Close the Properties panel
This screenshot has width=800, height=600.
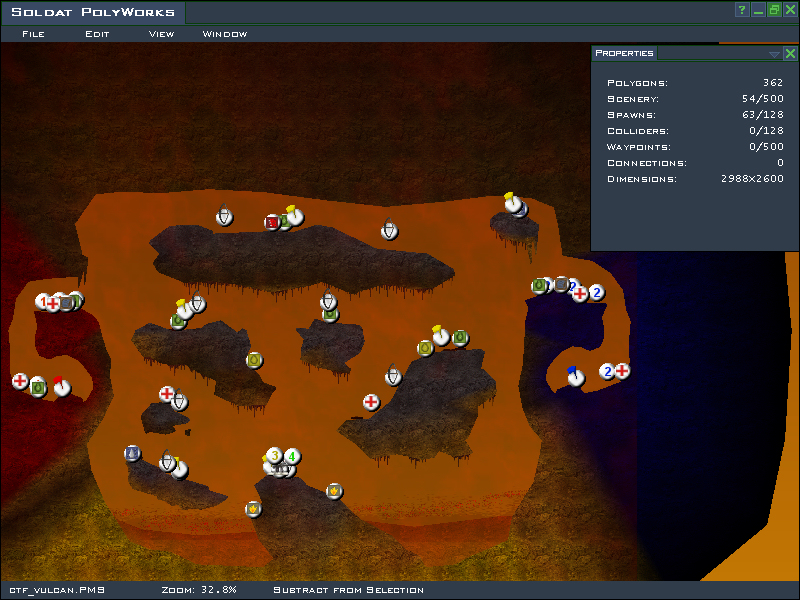(790, 54)
